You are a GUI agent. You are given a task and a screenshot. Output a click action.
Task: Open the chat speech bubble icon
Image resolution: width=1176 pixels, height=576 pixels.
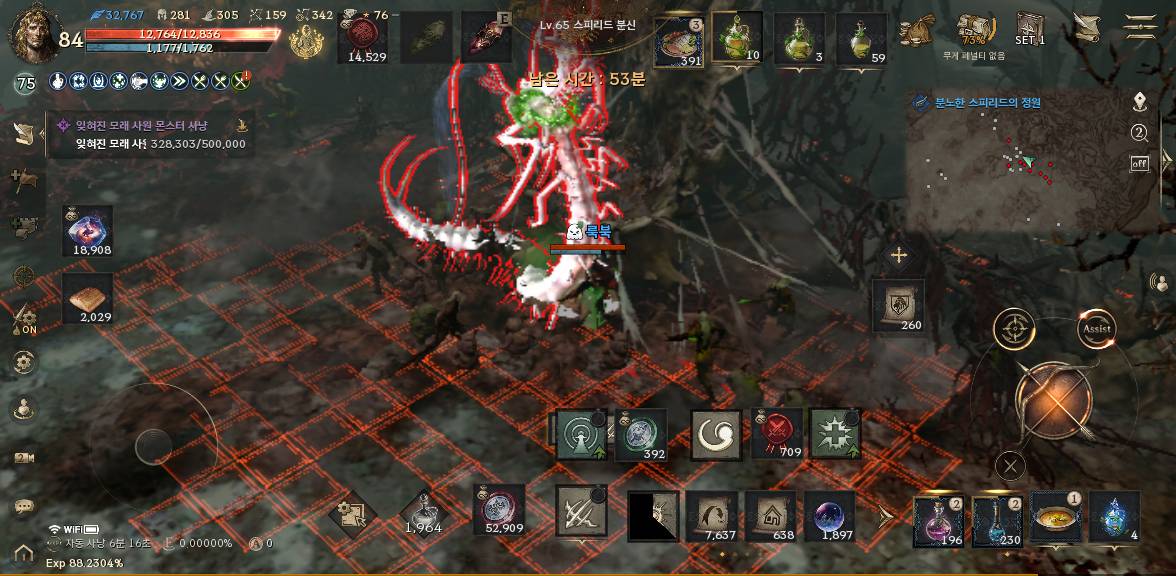click(x=24, y=507)
